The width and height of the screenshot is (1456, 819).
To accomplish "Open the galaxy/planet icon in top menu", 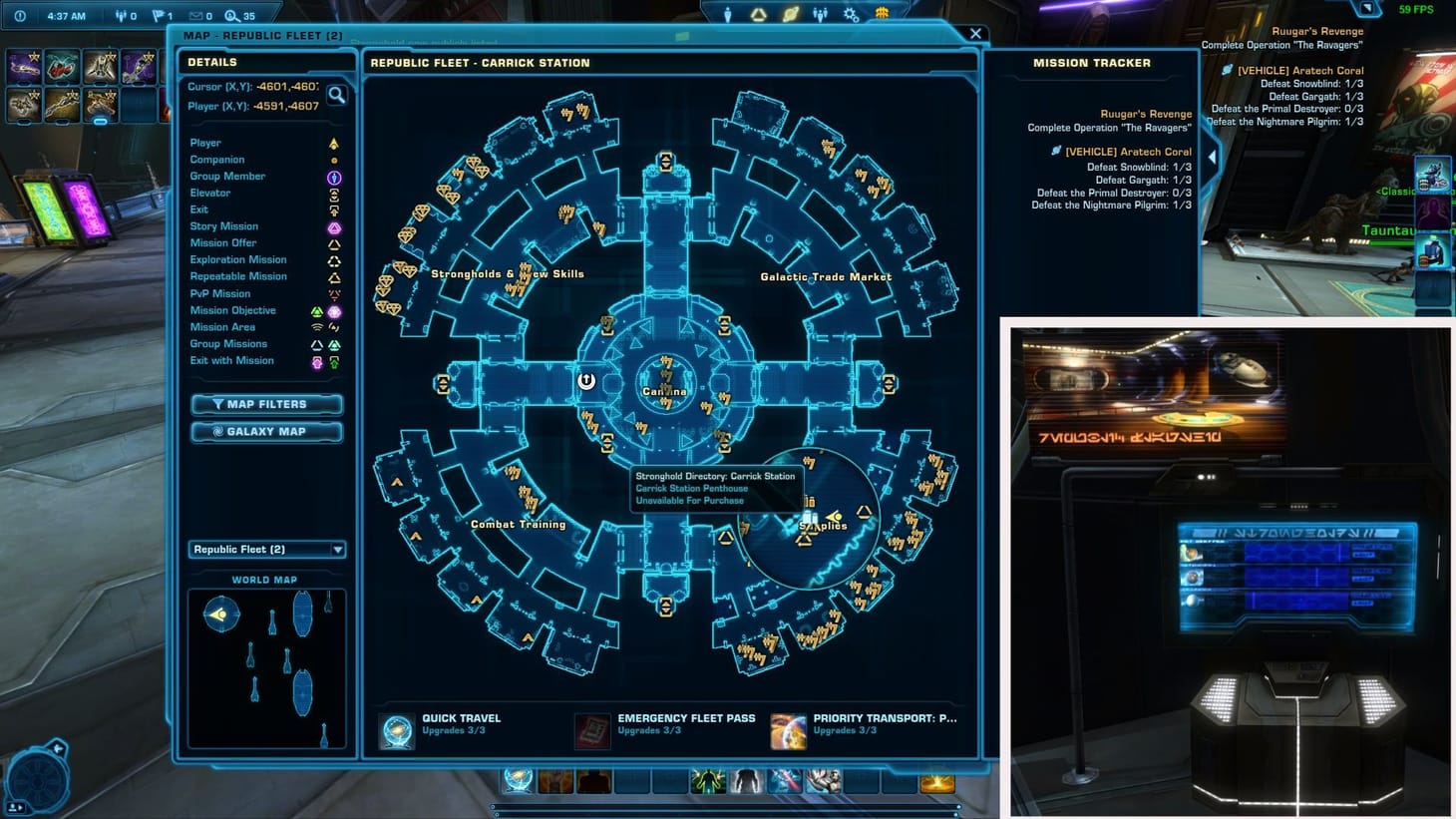I will tap(791, 14).
